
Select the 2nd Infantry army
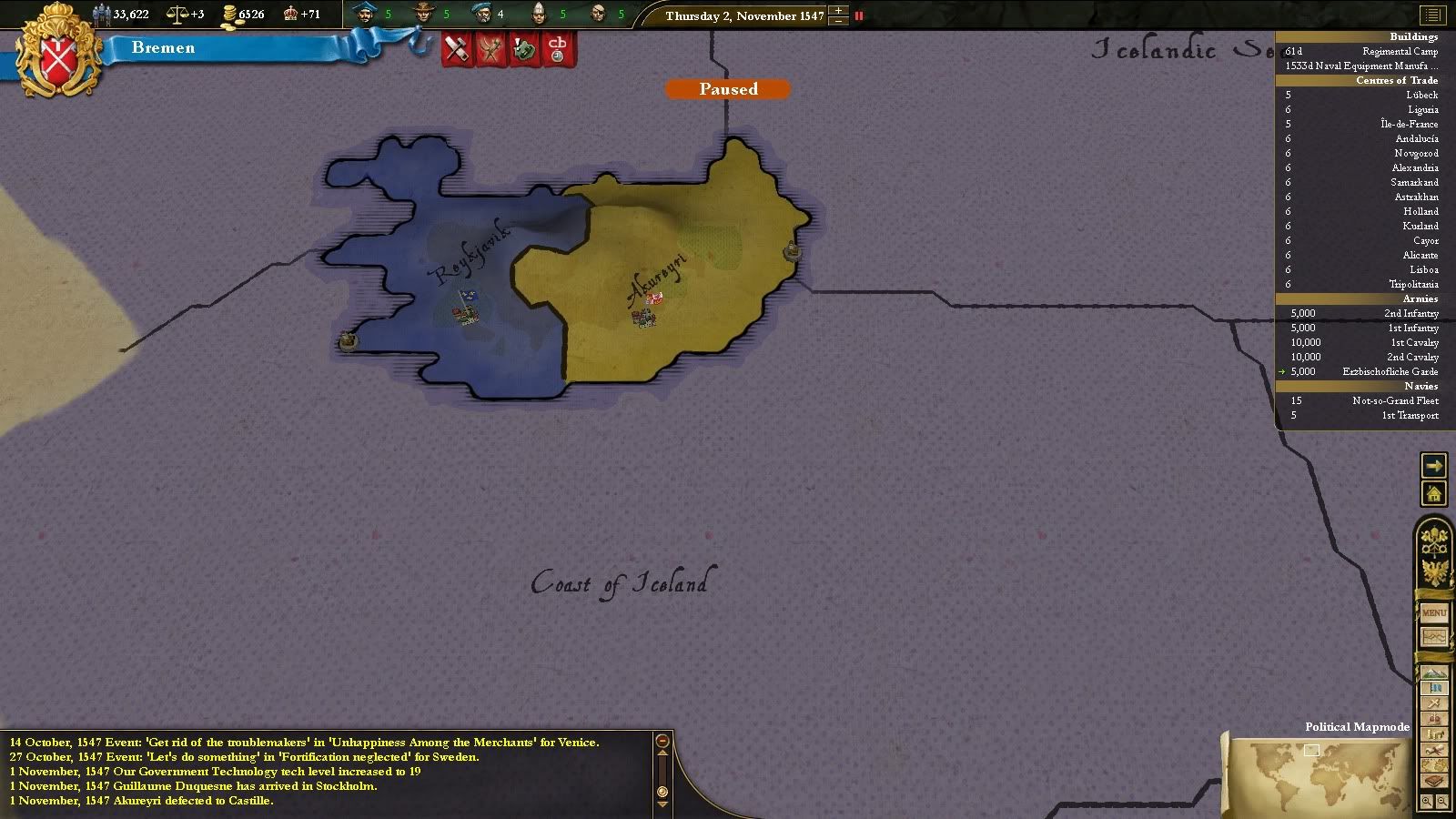tap(1411, 313)
